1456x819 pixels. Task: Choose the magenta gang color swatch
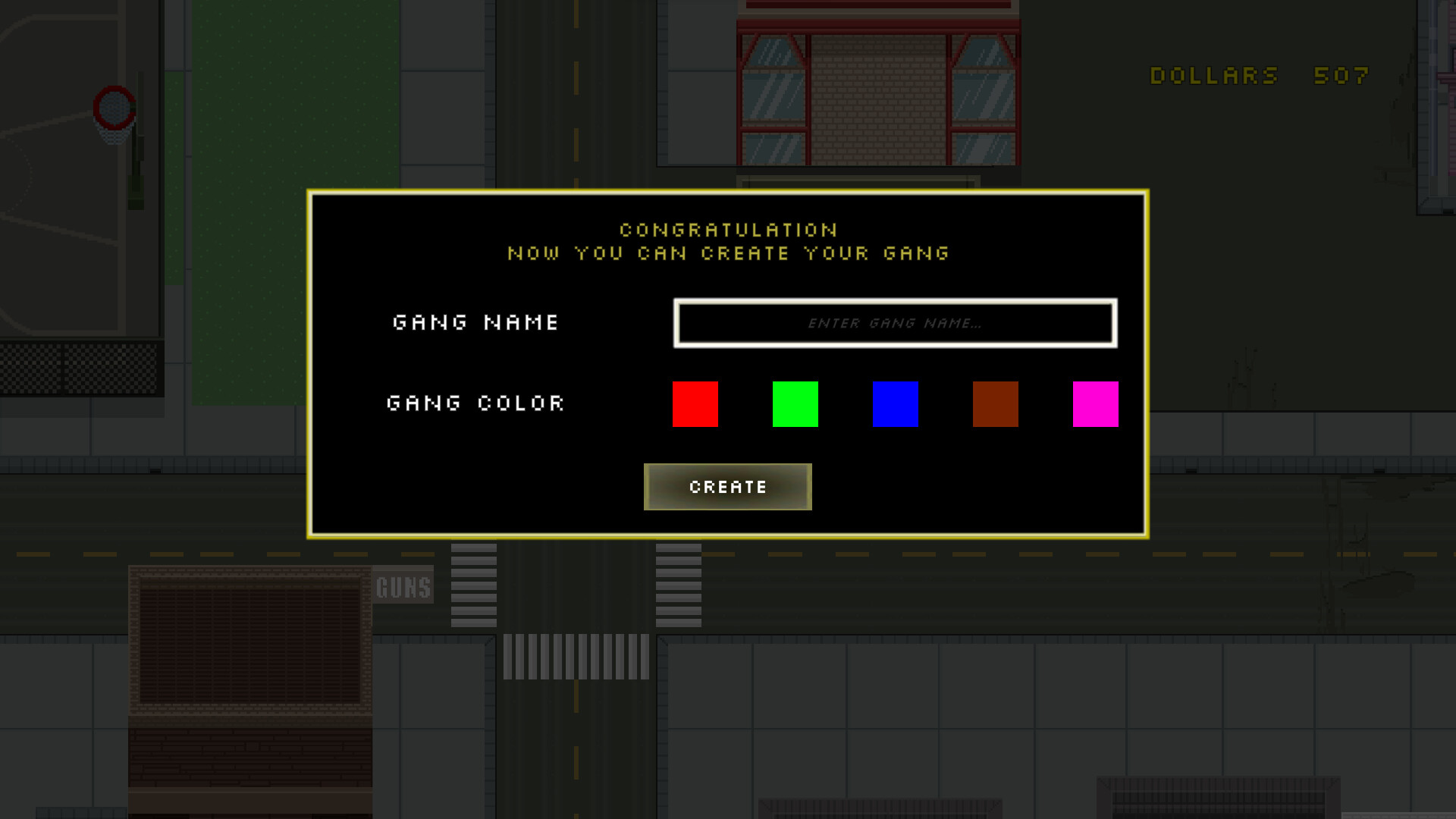click(1096, 403)
